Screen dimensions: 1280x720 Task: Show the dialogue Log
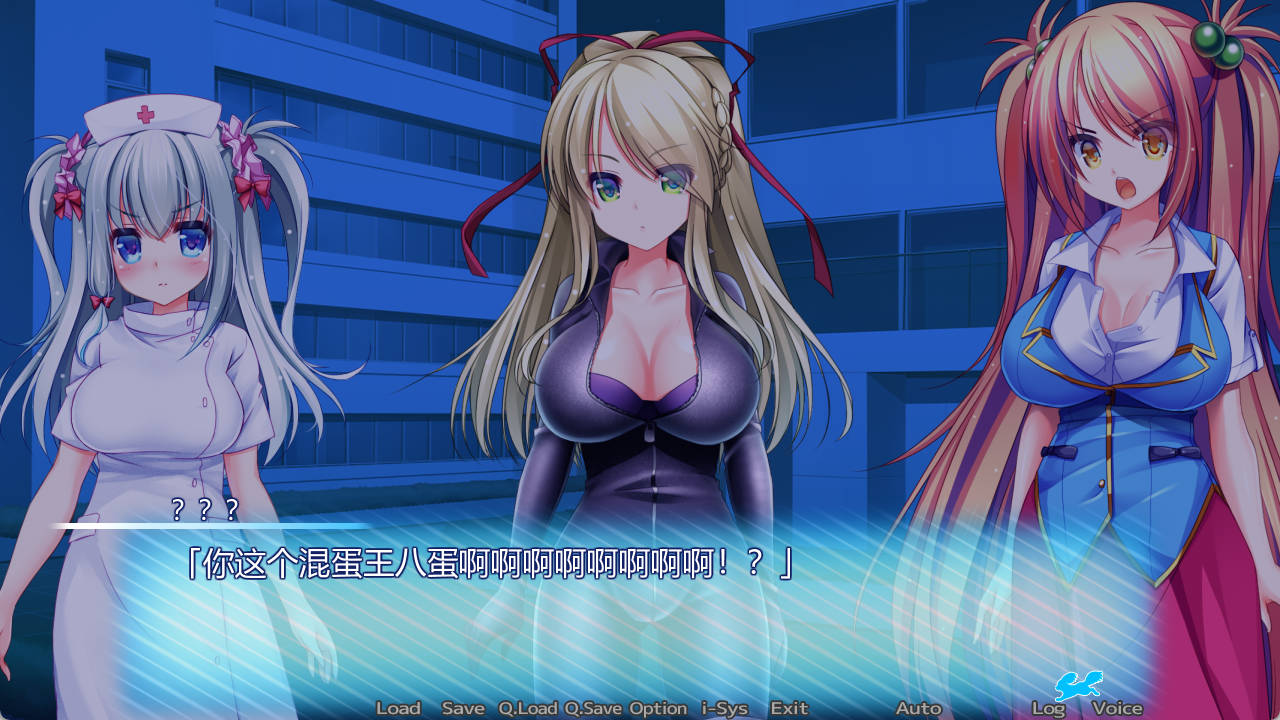(x=1048, y=708)
